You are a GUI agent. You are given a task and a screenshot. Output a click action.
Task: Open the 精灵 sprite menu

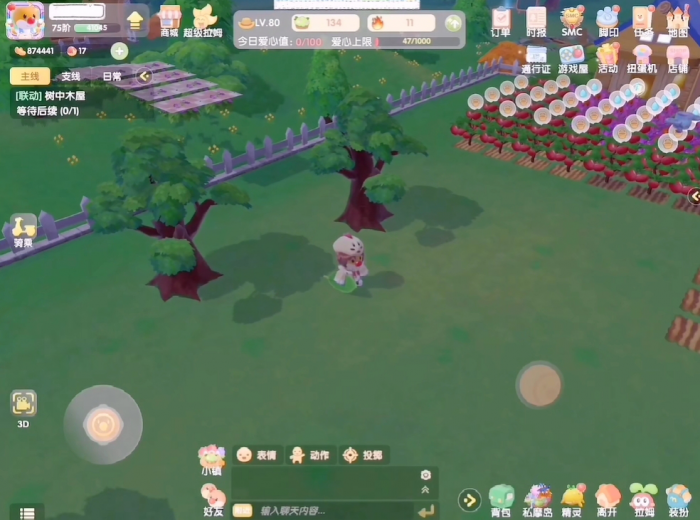coord(572,499)
